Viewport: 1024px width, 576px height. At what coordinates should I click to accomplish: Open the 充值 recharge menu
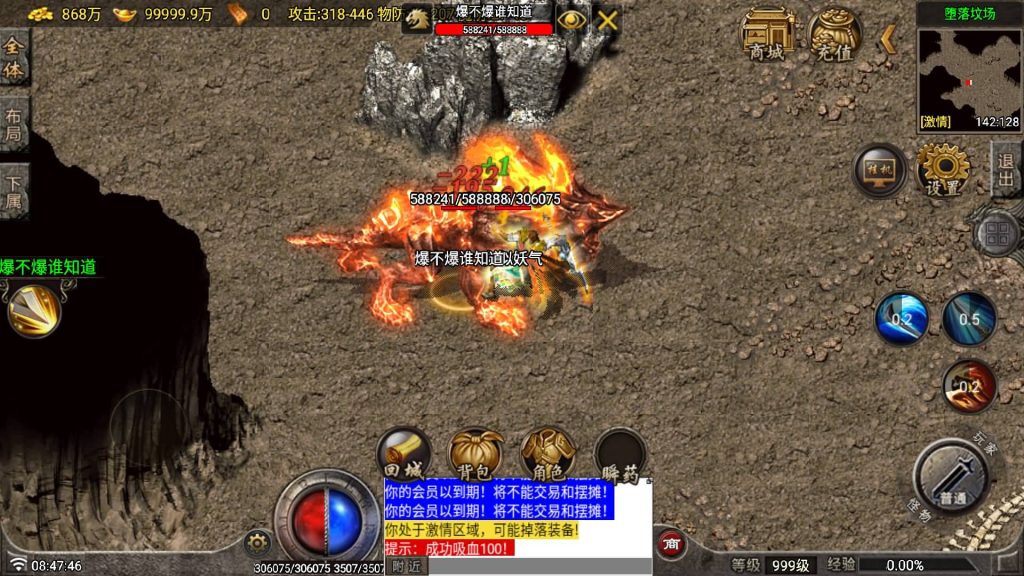point(835,34)
